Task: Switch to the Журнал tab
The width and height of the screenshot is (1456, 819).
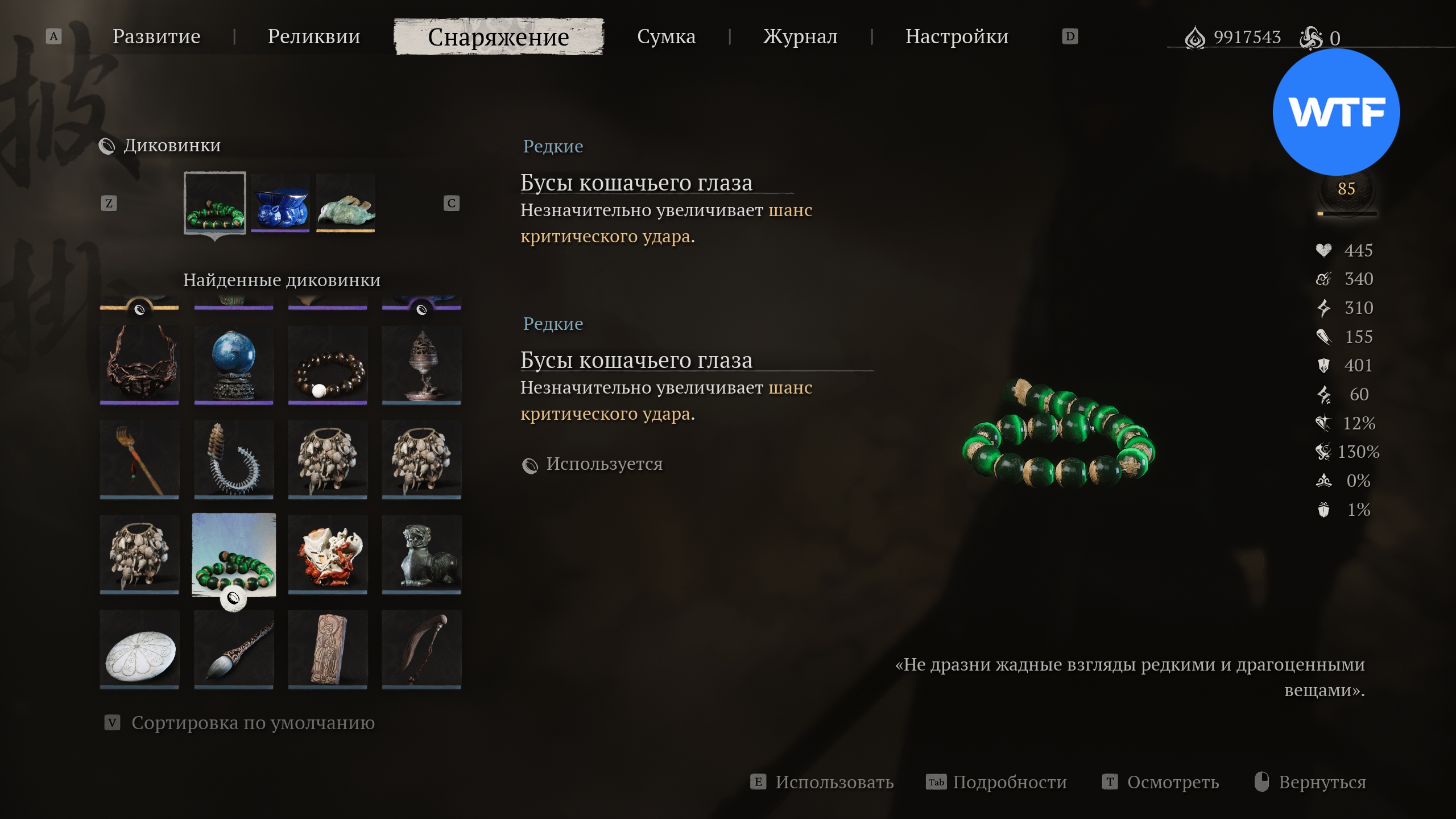Action: [800, 36]
